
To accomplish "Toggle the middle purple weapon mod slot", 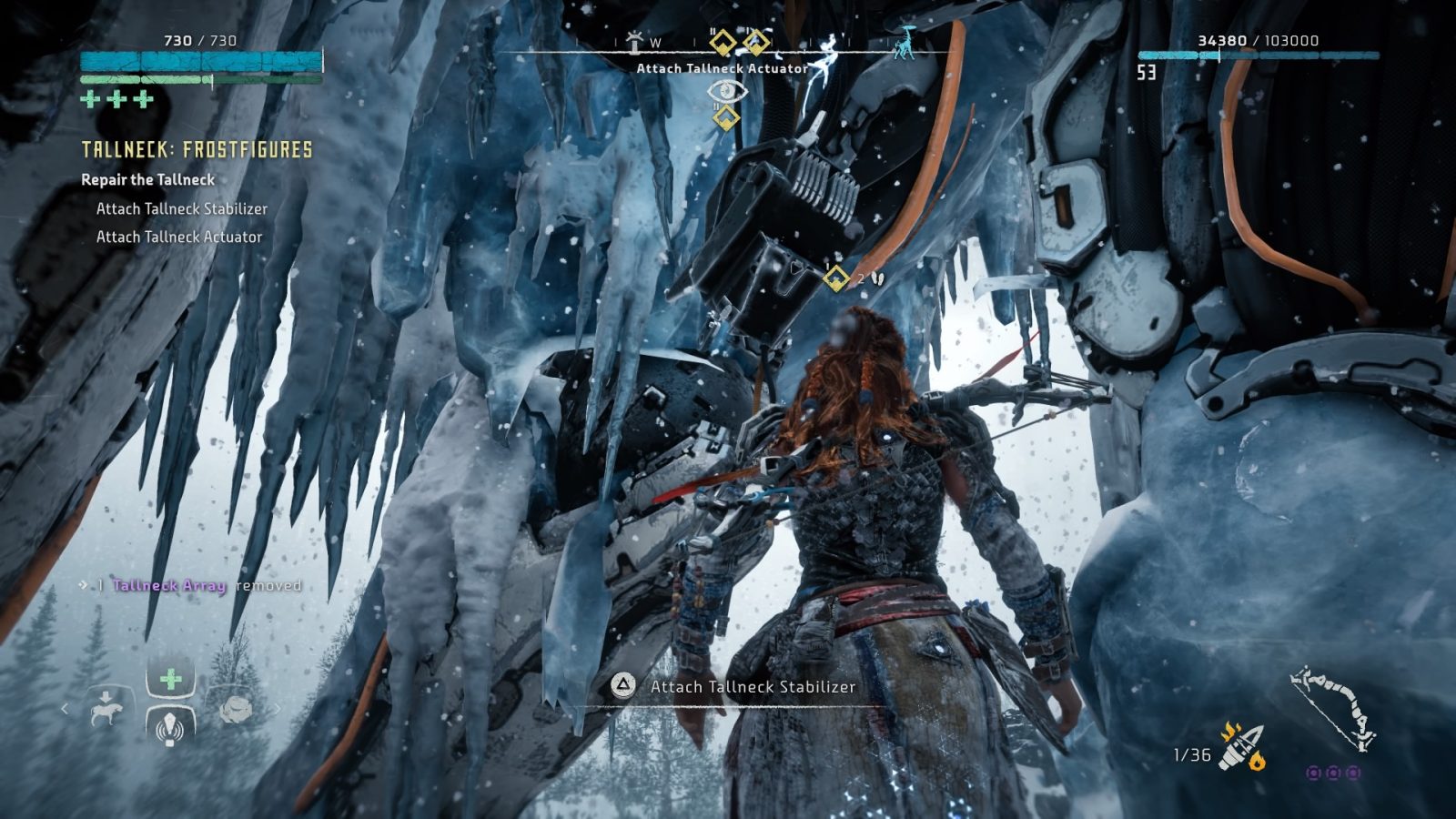I will 1334,773.
